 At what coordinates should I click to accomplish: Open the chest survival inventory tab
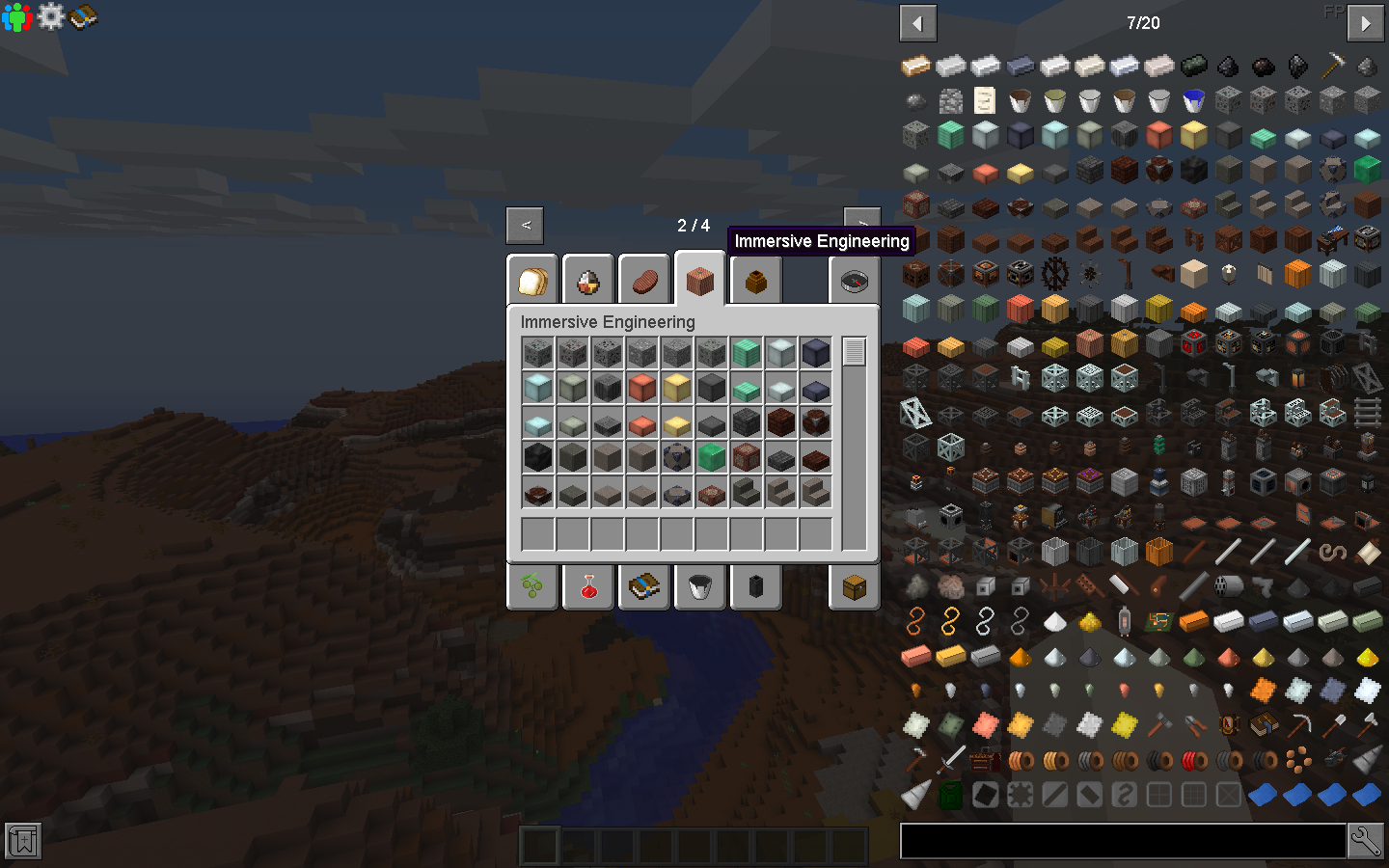pyautogui.click(x=853, y=586)
